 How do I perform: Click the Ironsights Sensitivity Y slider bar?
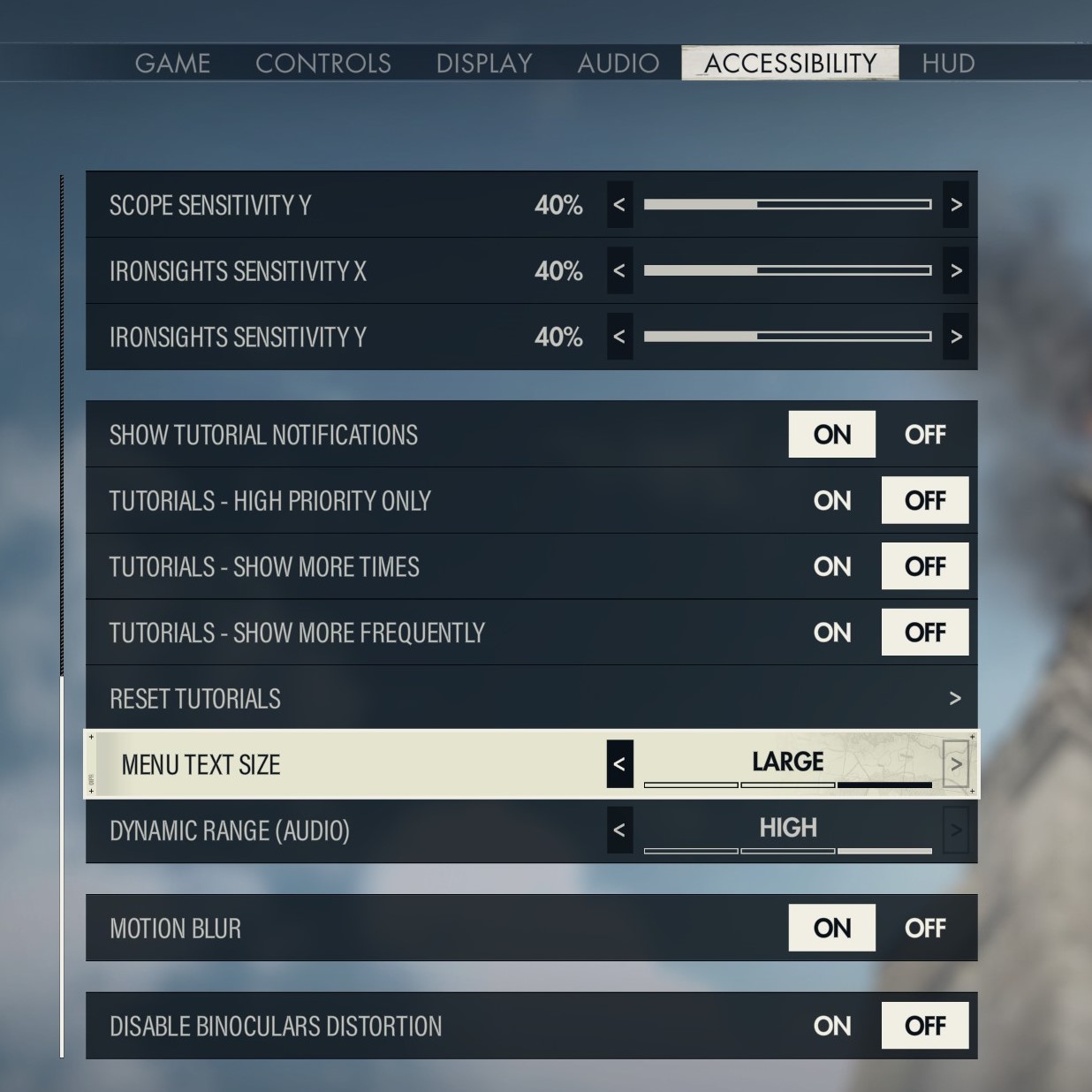point(787,337)
